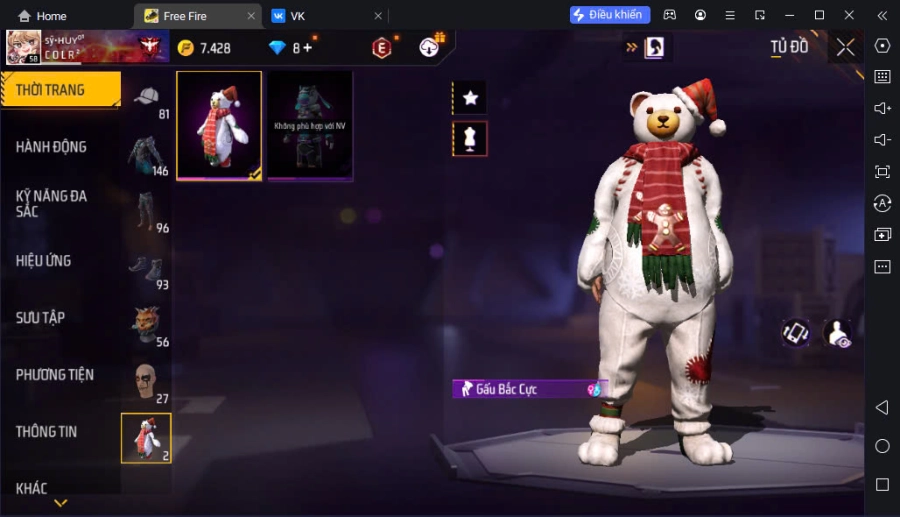Open the gold coin balance

tap(205, 48)
